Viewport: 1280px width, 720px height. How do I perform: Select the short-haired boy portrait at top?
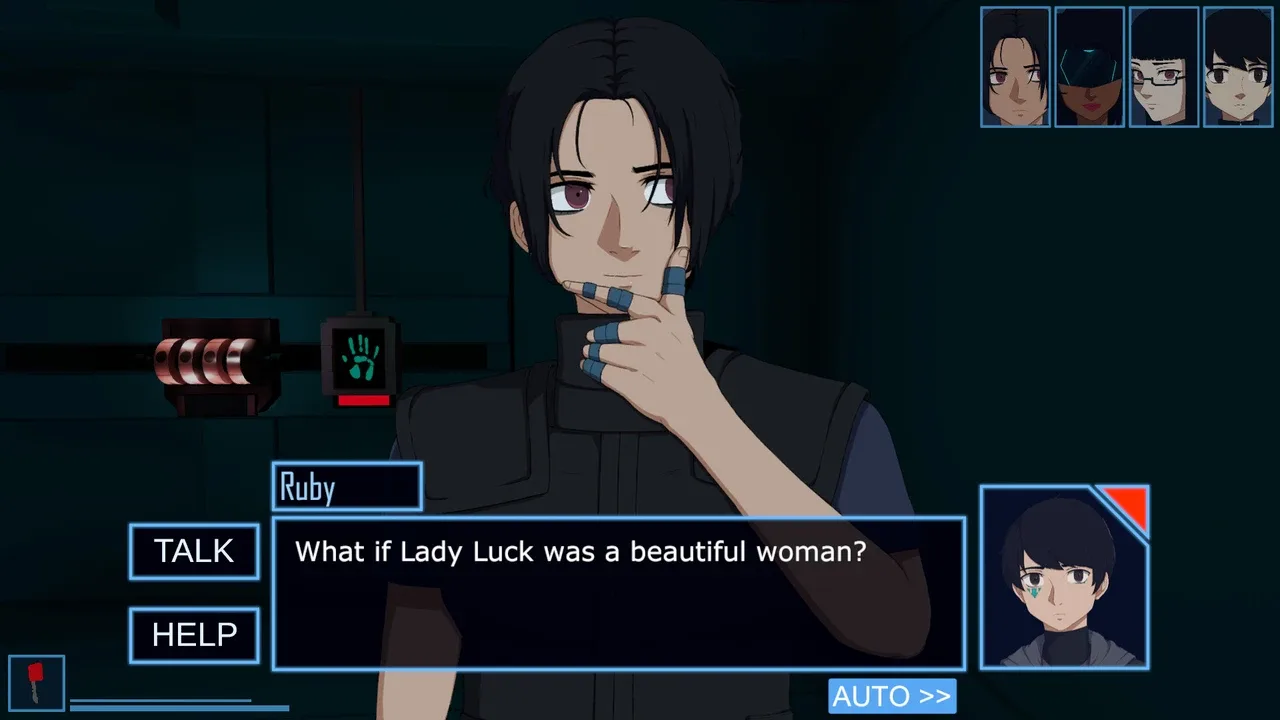click(x=1238, y=67)
